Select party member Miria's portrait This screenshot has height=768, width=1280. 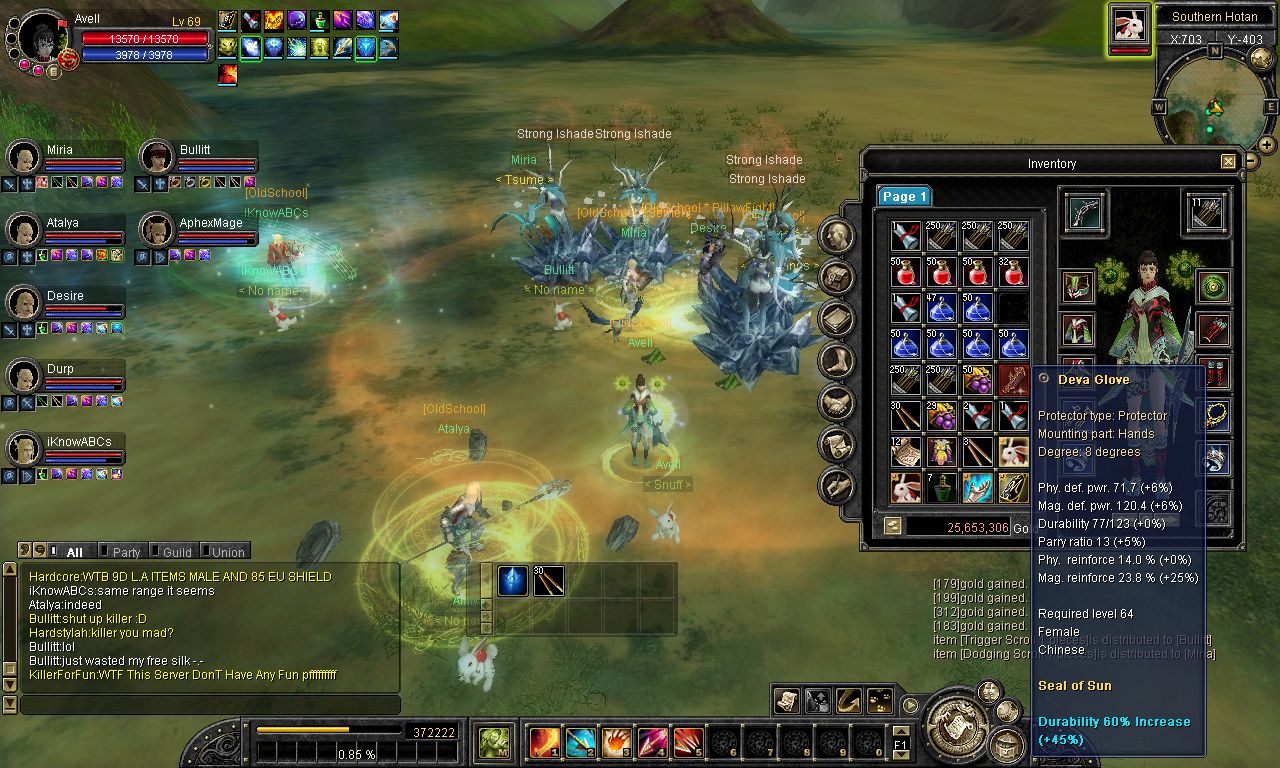pos(23,157)
